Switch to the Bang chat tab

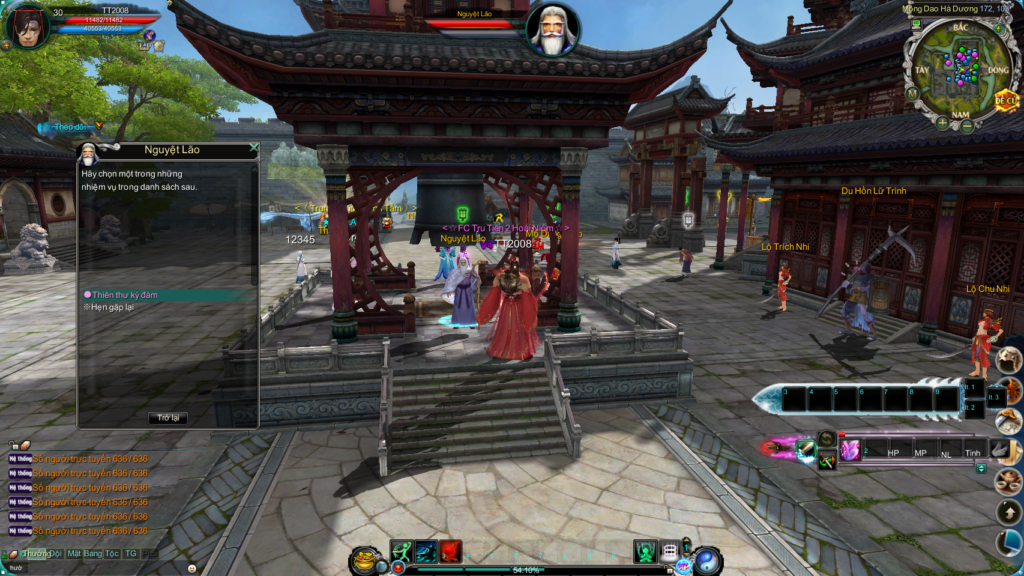(x=95, y=553)
